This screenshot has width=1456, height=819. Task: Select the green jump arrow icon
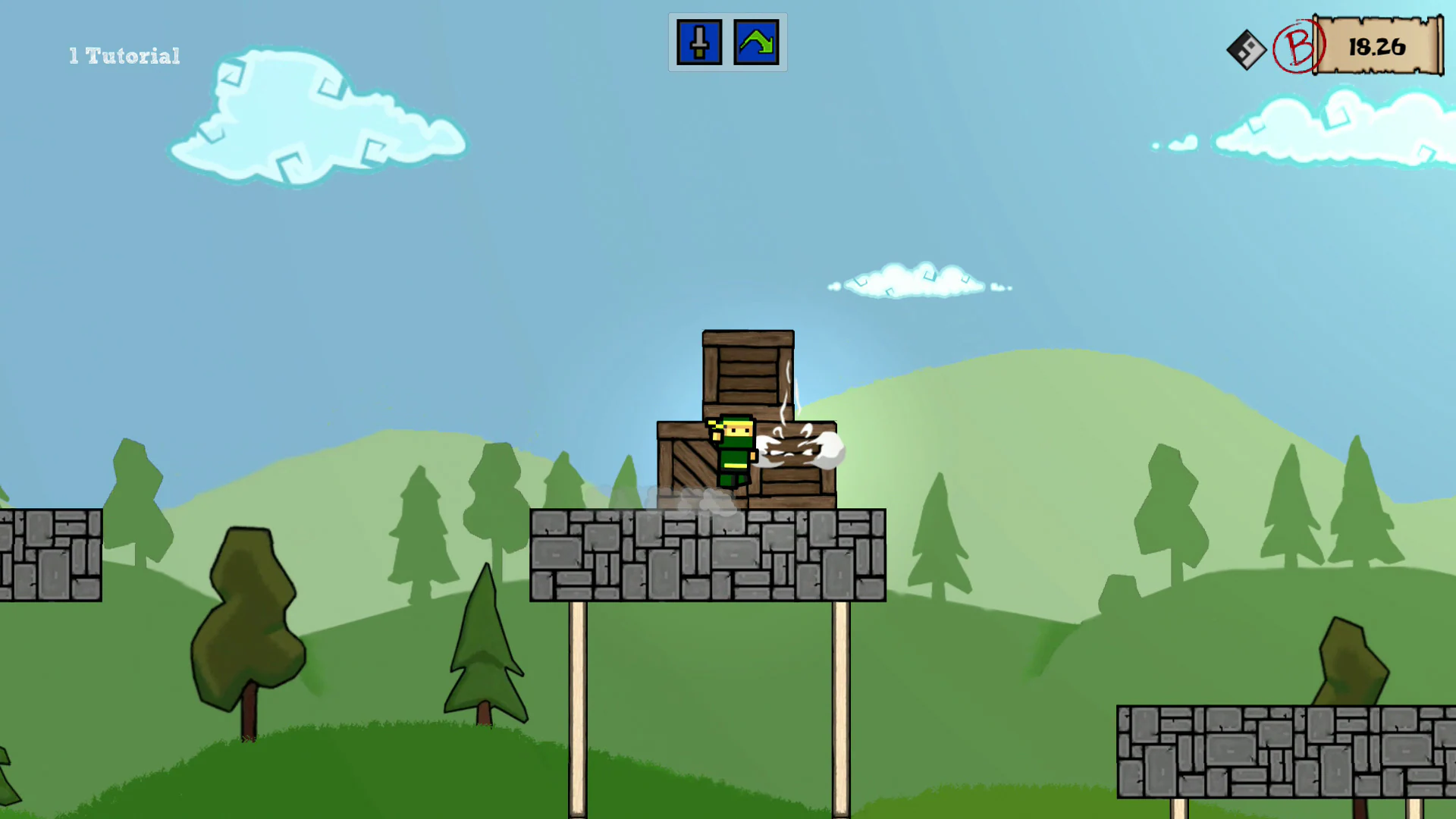point(756,42)
